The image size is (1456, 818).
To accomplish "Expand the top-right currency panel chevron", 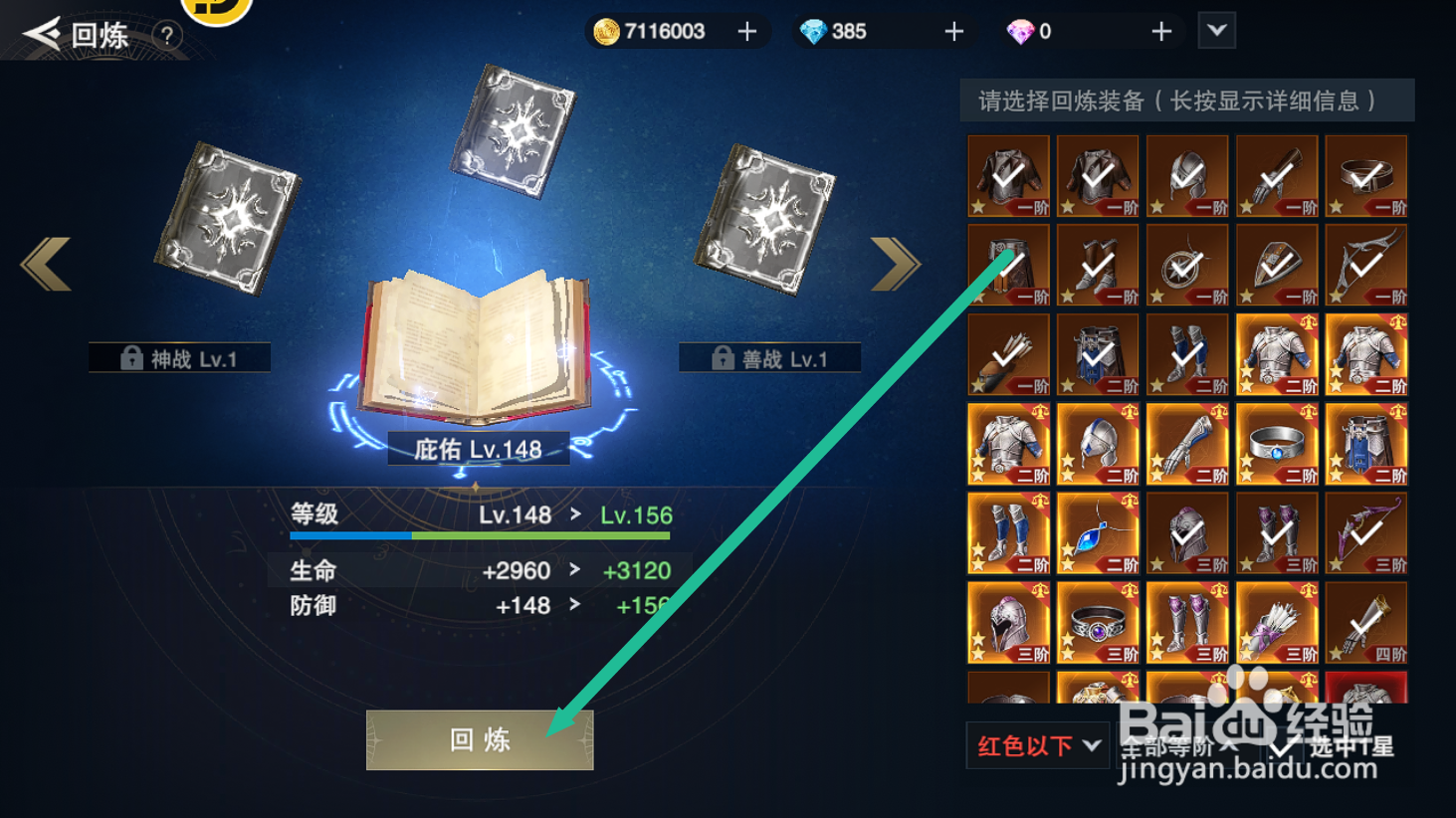I will [x=1216, y=31].
